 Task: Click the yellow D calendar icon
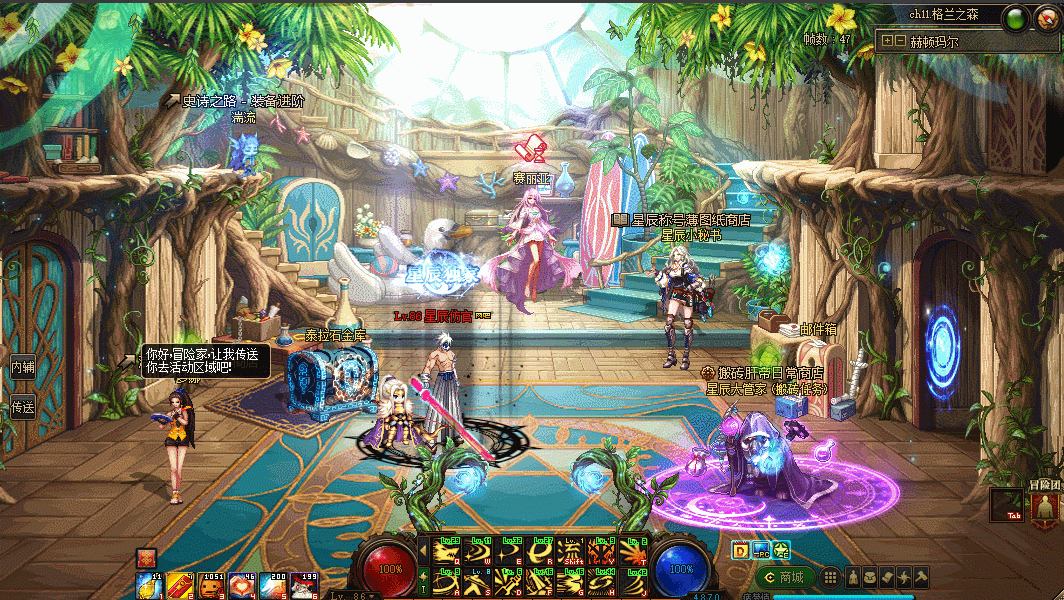[x=740, y=549]
